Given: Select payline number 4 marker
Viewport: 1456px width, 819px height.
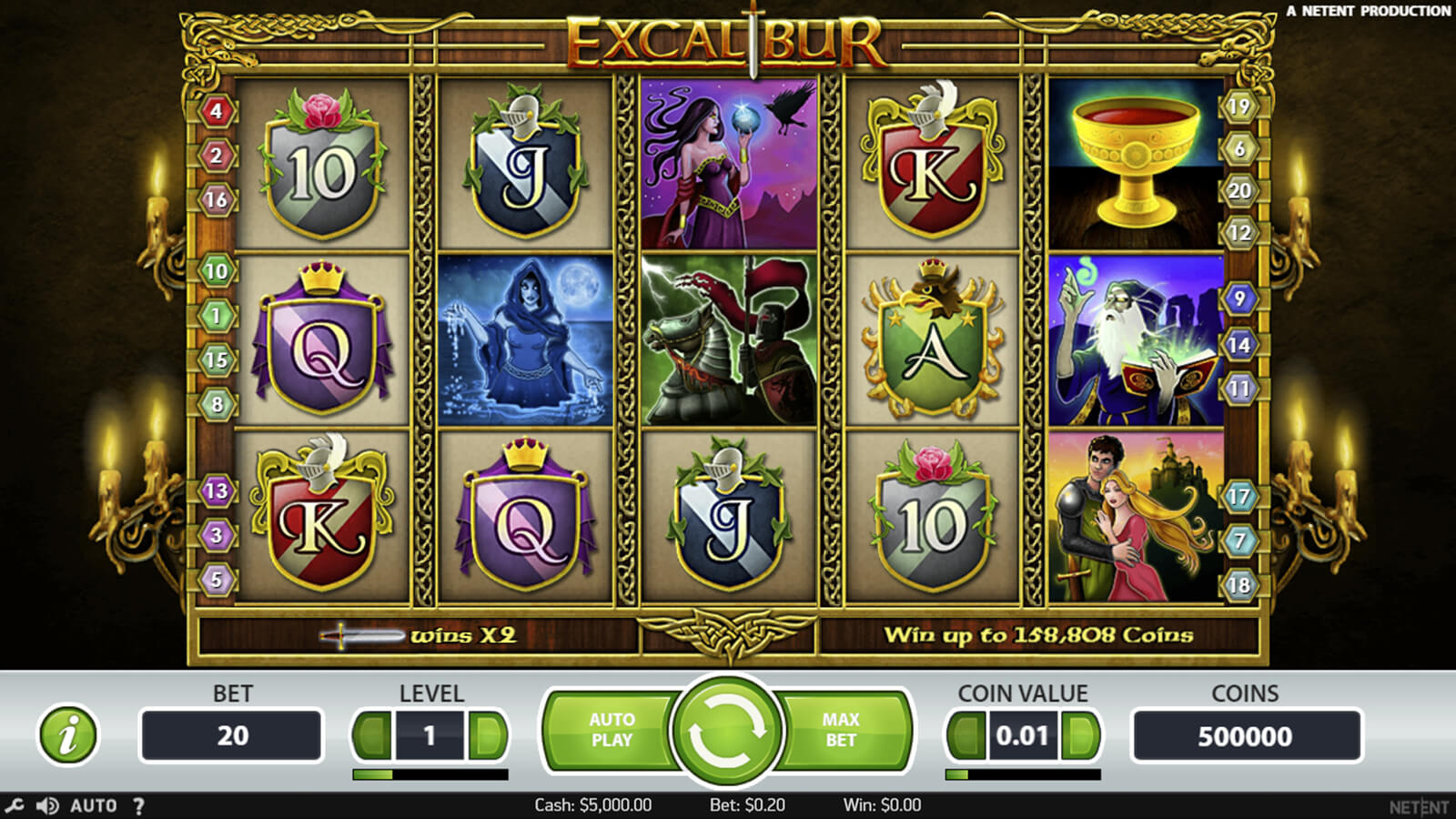Looking at the screenshot, I should tap(216, 112).
